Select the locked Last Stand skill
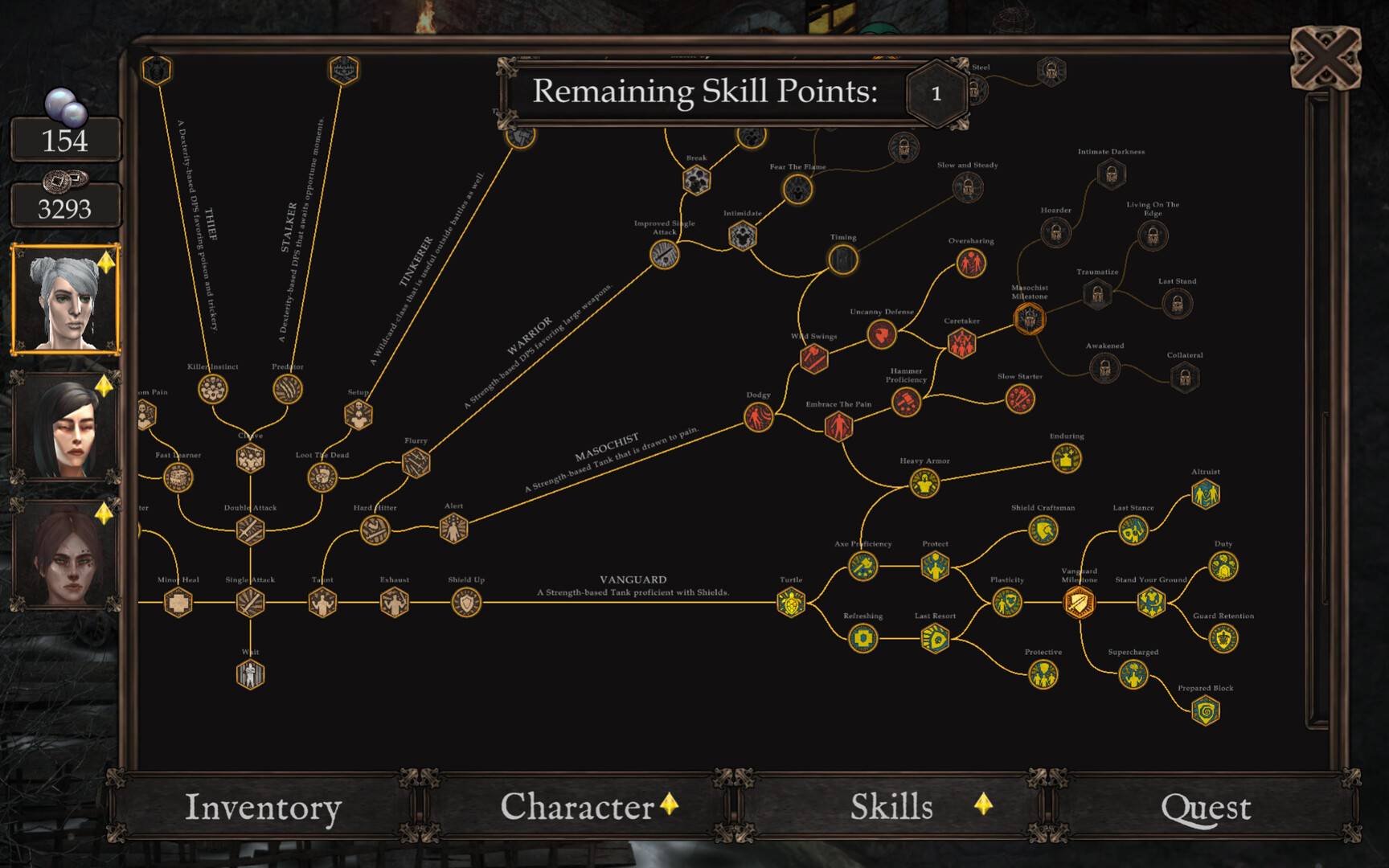This screenshot has width=1389, height=868. point(1178,302)
